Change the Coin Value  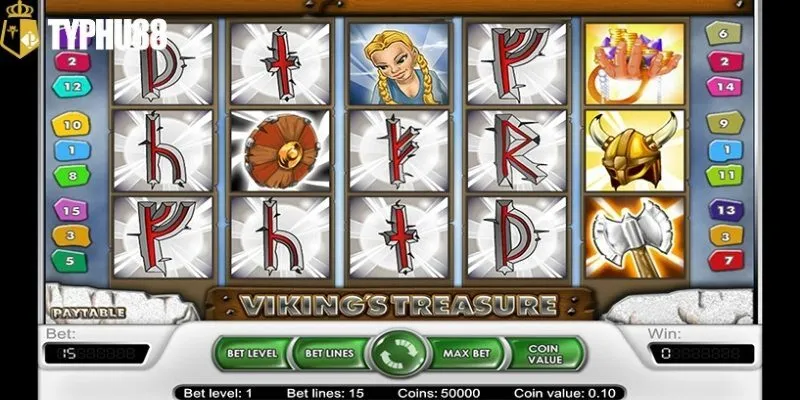pos(545,352)
